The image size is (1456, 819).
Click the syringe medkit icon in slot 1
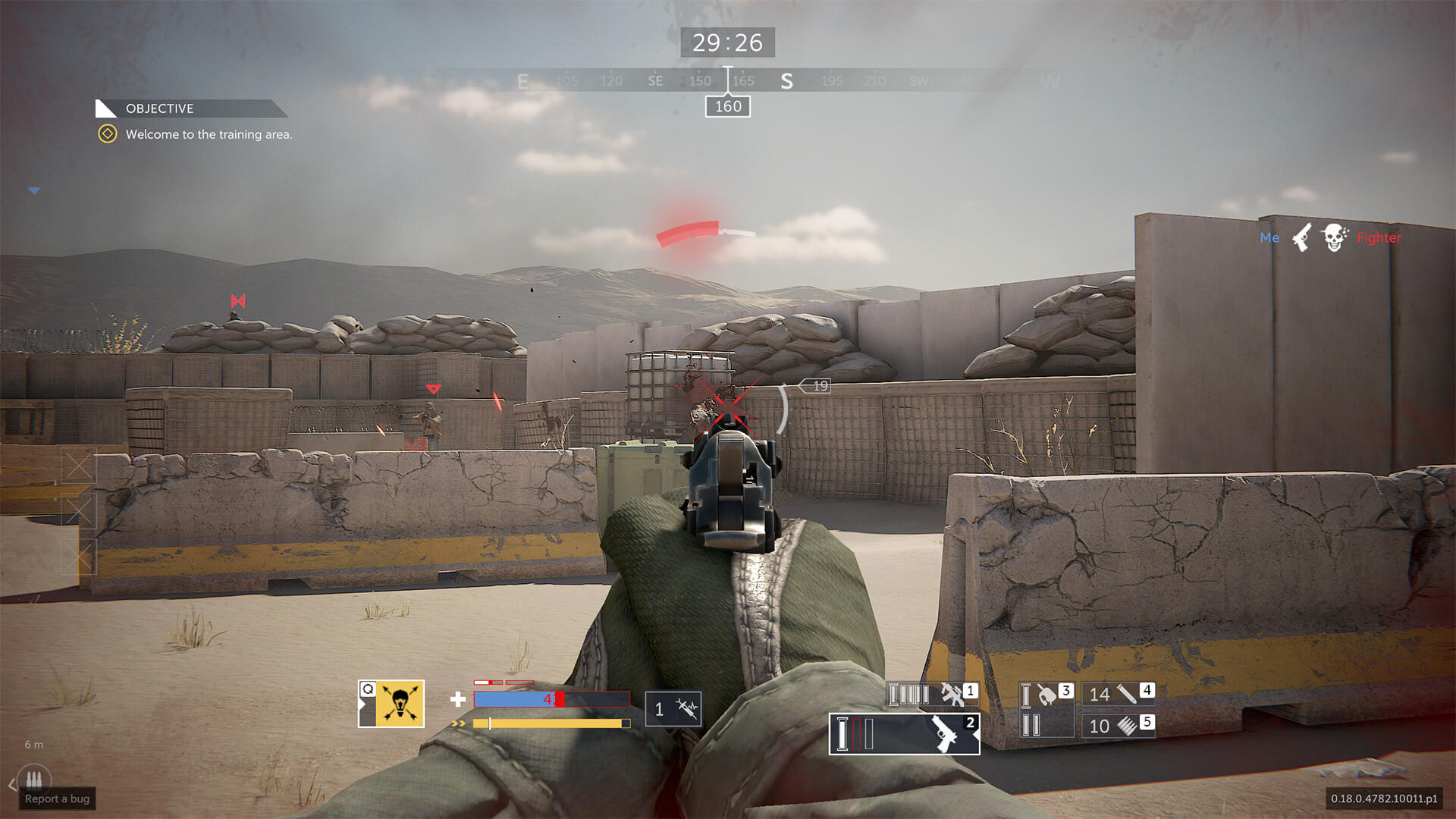(x=686, y=708)
